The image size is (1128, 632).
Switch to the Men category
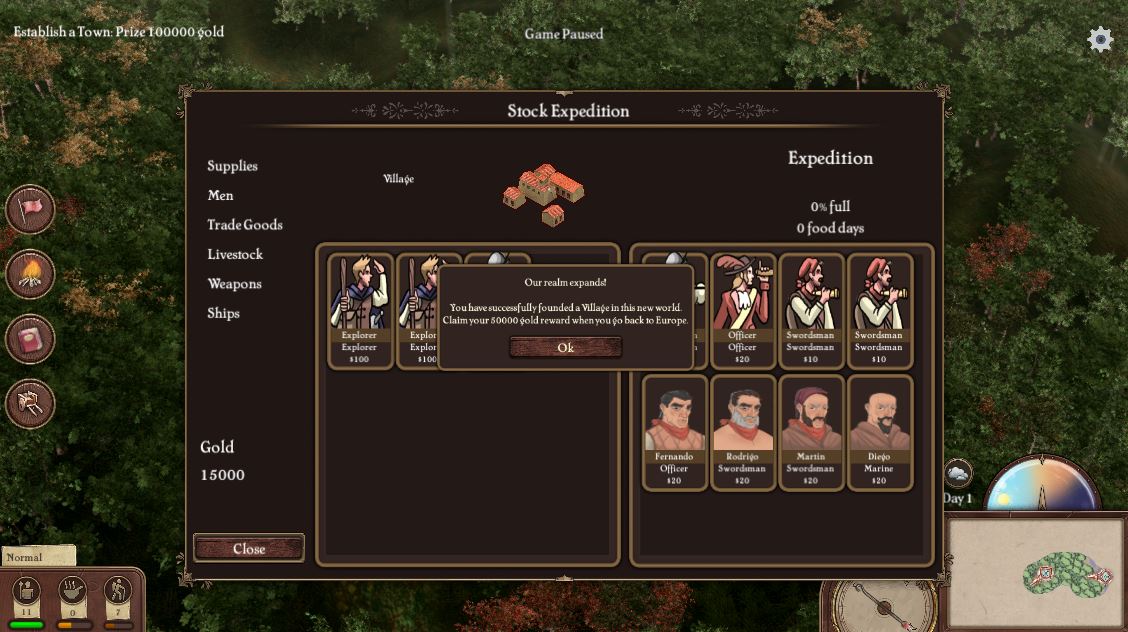[220, 195]
